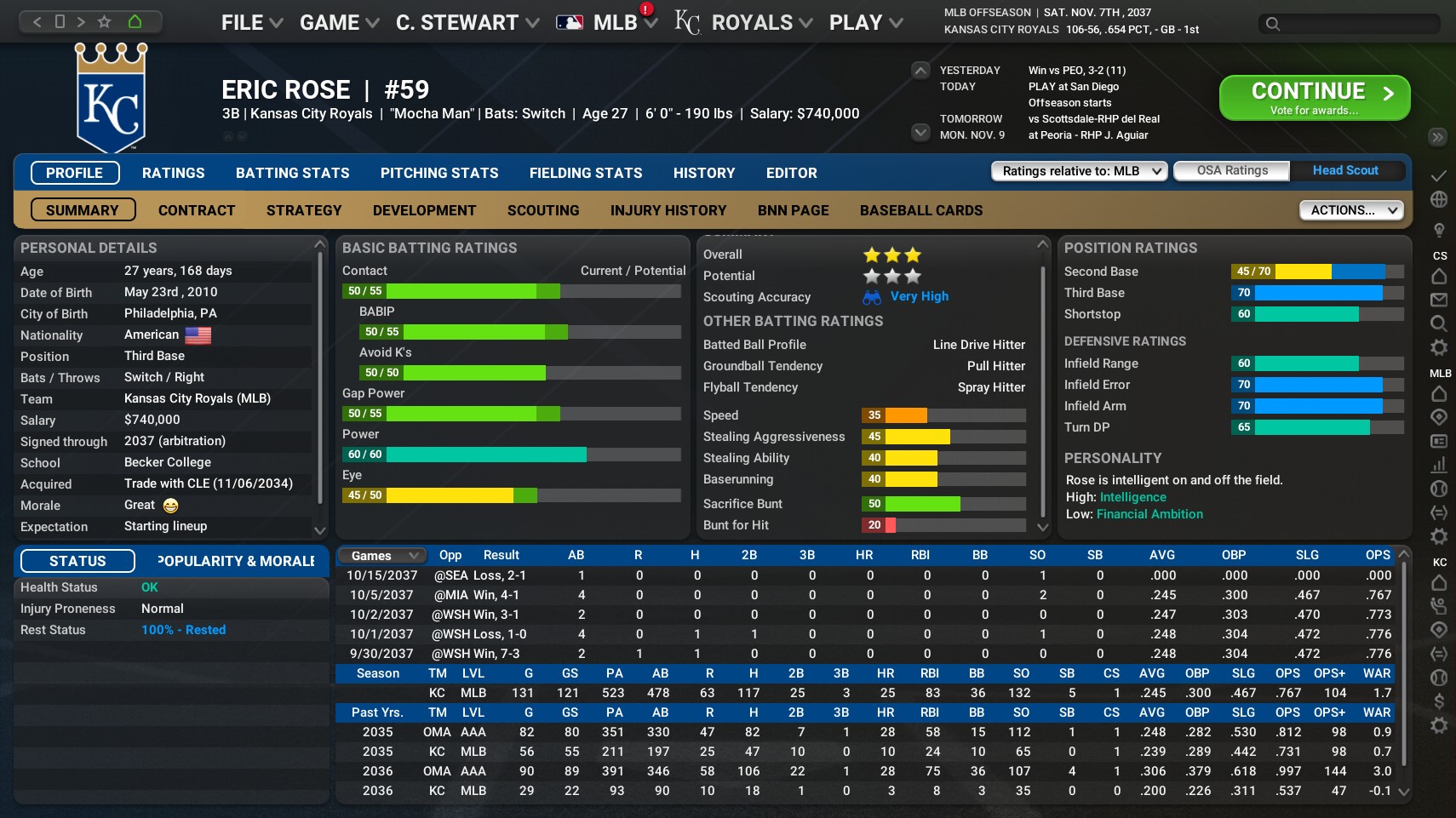1456x818 pixels.
Task: Select the lightbulb icon in sidebar
Action: 1437,229
